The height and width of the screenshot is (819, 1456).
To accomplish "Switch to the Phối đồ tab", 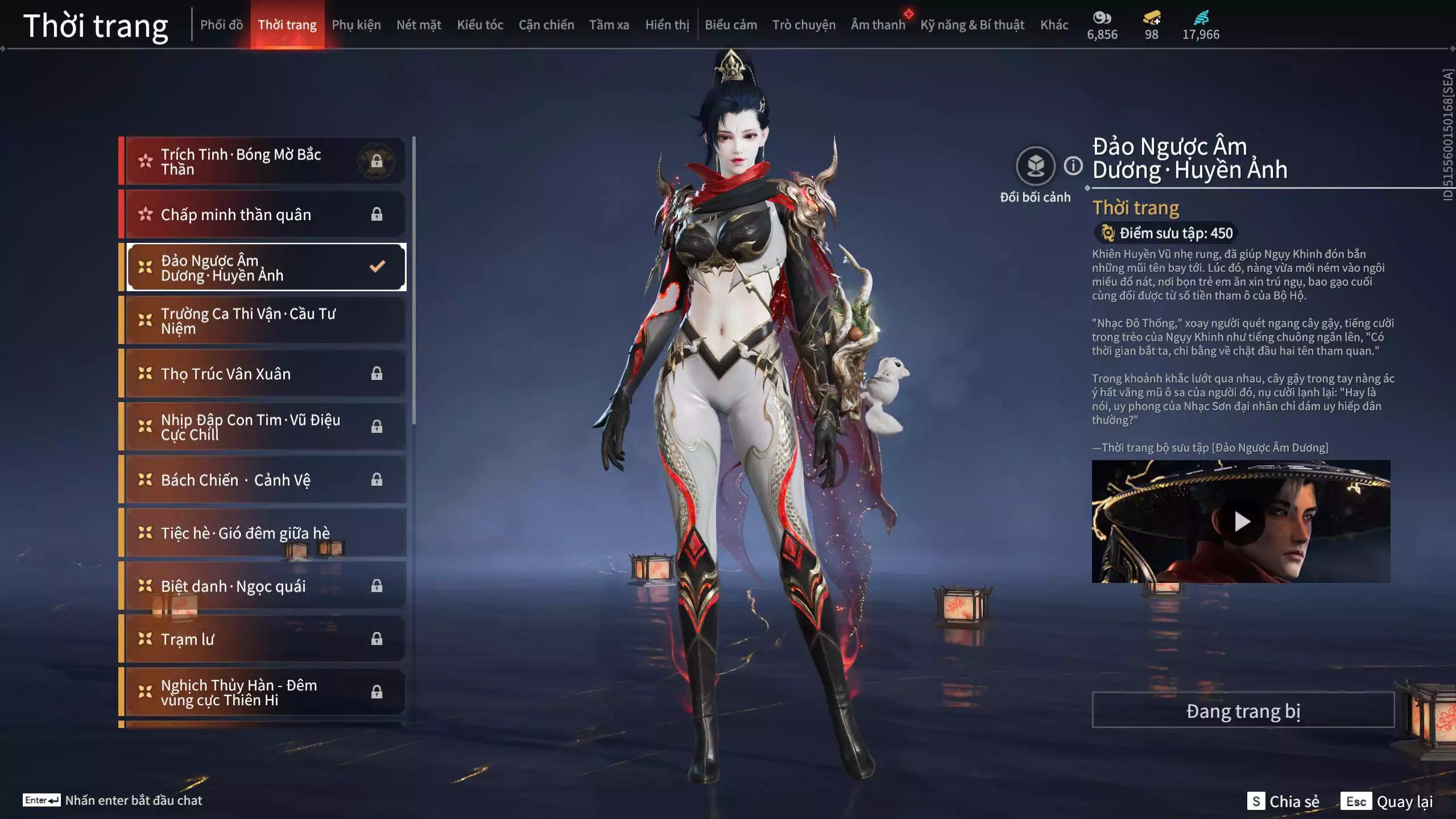I will [x=221, y=25].
